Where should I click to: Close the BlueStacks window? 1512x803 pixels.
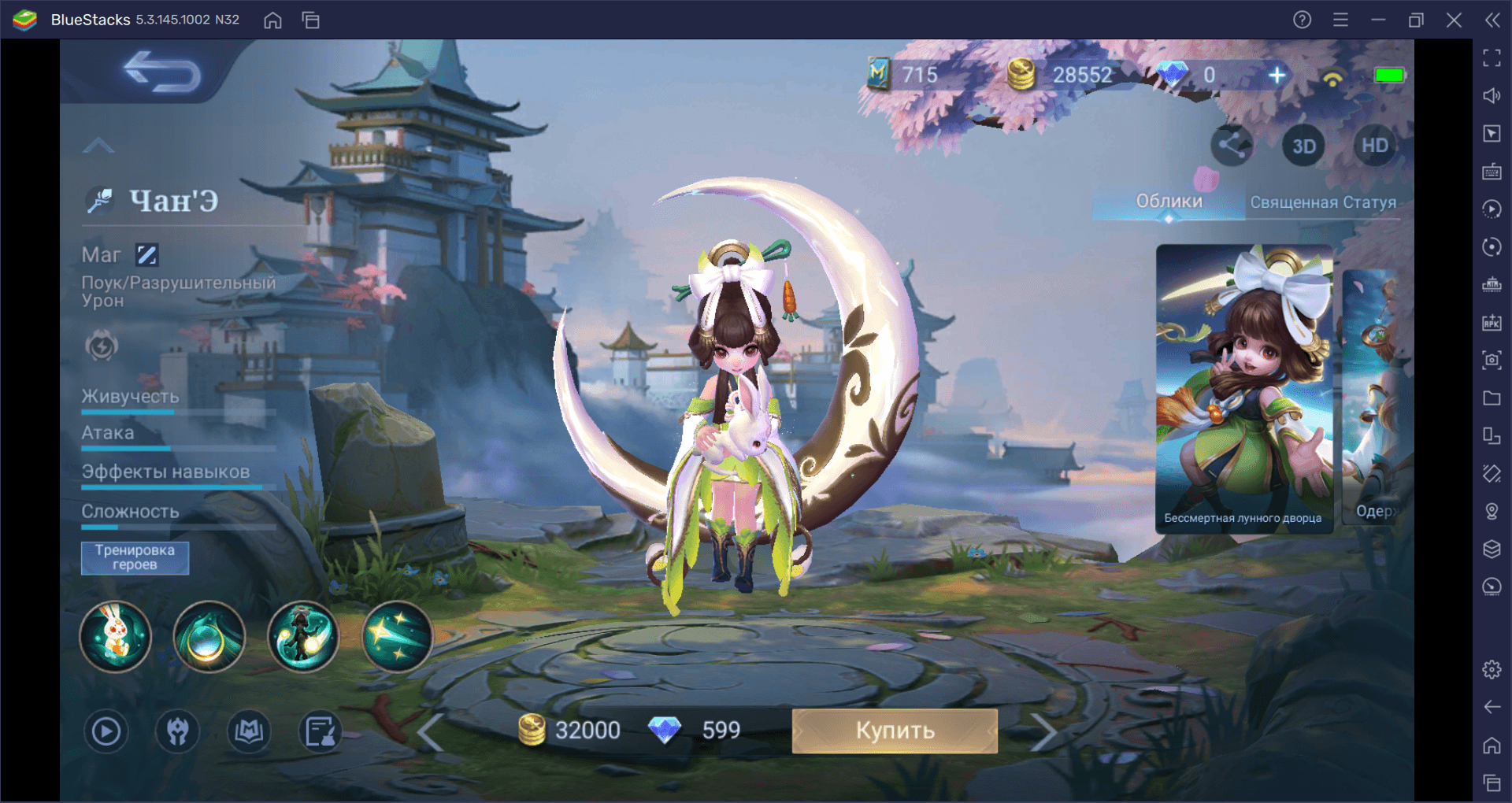click(1454, 20)
